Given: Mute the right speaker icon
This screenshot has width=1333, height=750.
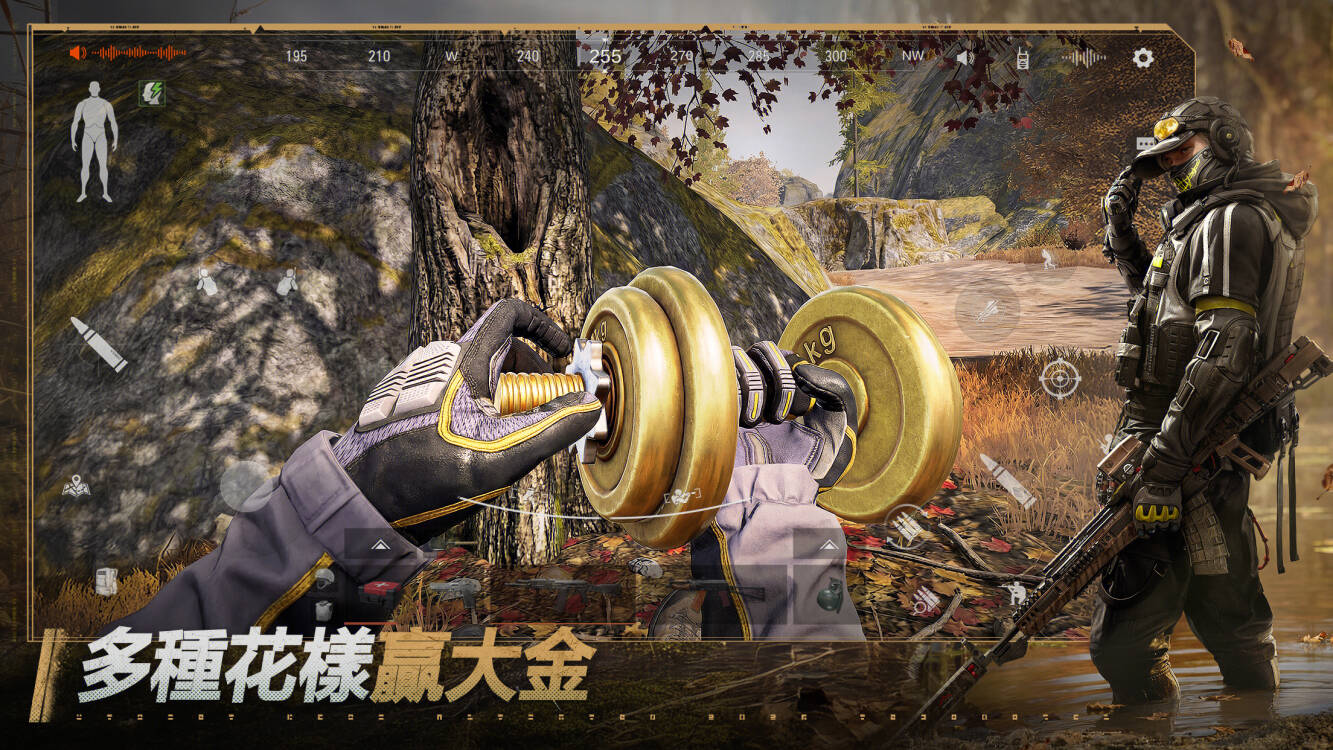Looking at the screenshot, I should point(965,57).
